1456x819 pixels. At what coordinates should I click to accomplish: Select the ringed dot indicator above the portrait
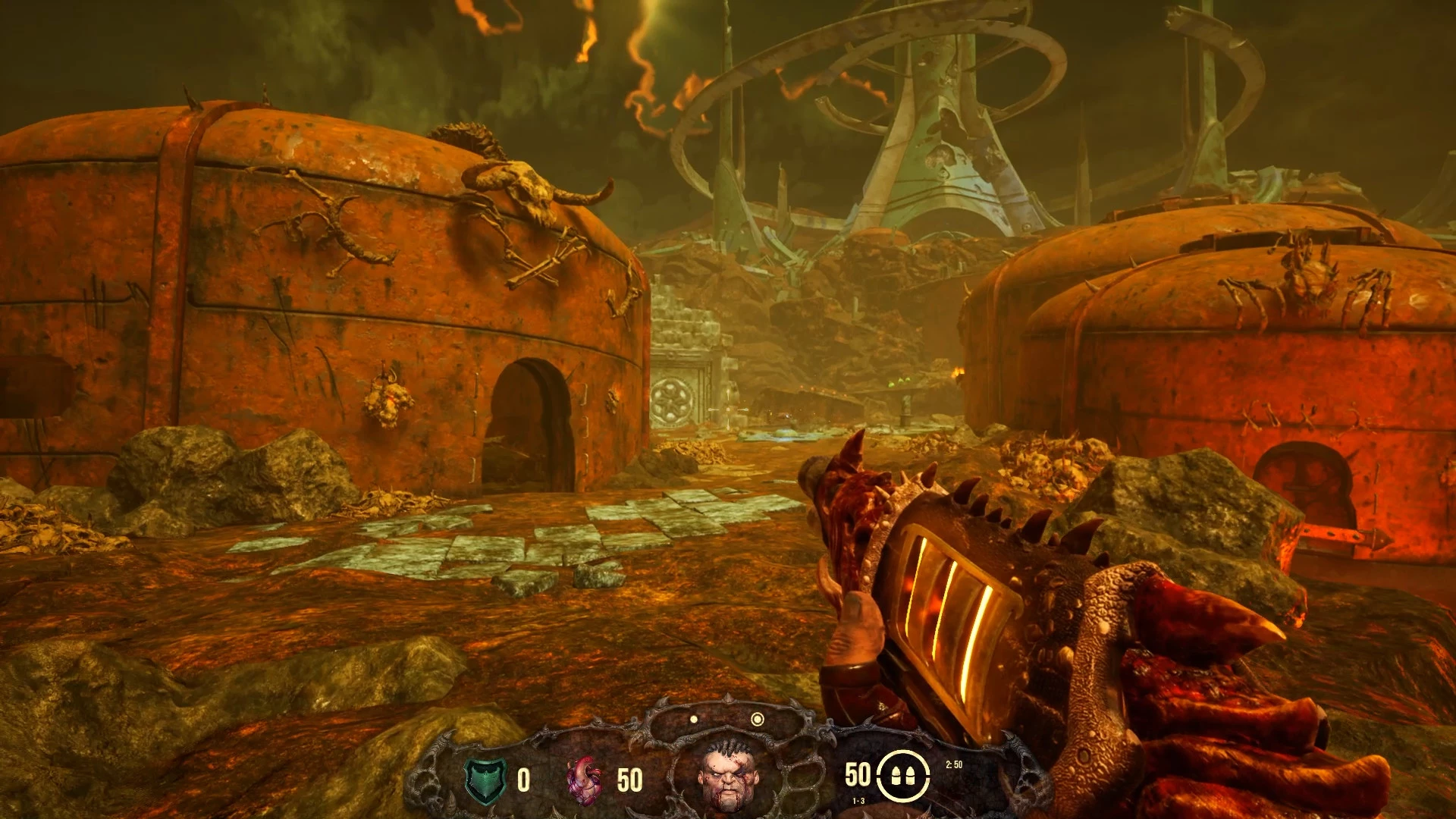pyautogui.click(x=757, y=719)
